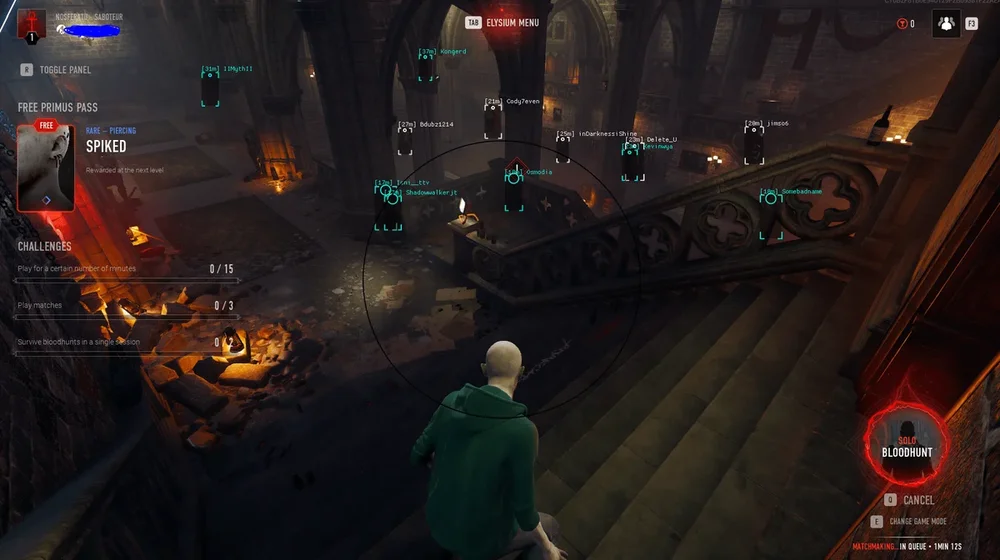This screenshot has height=560, width=1000.
Task: Click the red token currency icon
Action: [901, 24]
